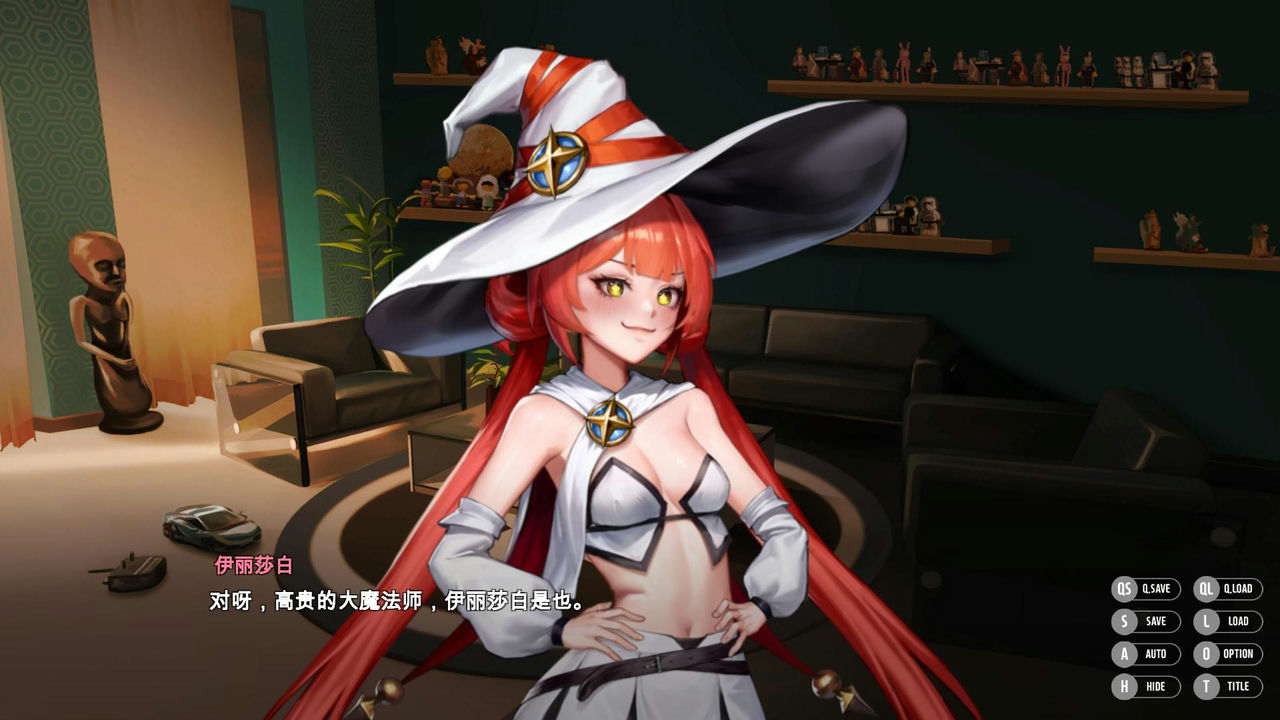Screen dimensions: 1280x720
Task: Select the S save icon badge
Action: pos(1124,621)
